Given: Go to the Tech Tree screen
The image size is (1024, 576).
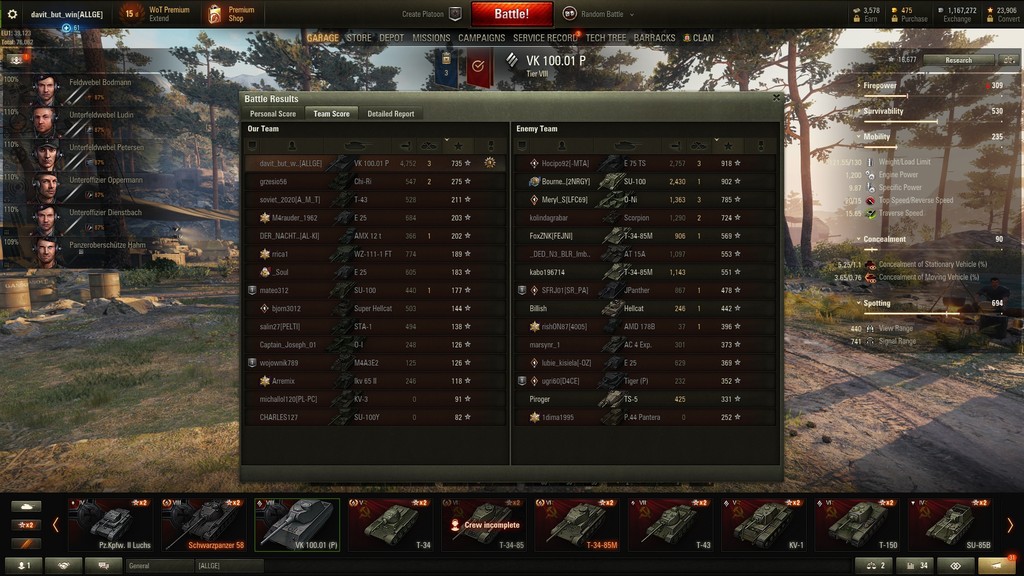Looking at the screenshot, I should click(x=606, y=38).
